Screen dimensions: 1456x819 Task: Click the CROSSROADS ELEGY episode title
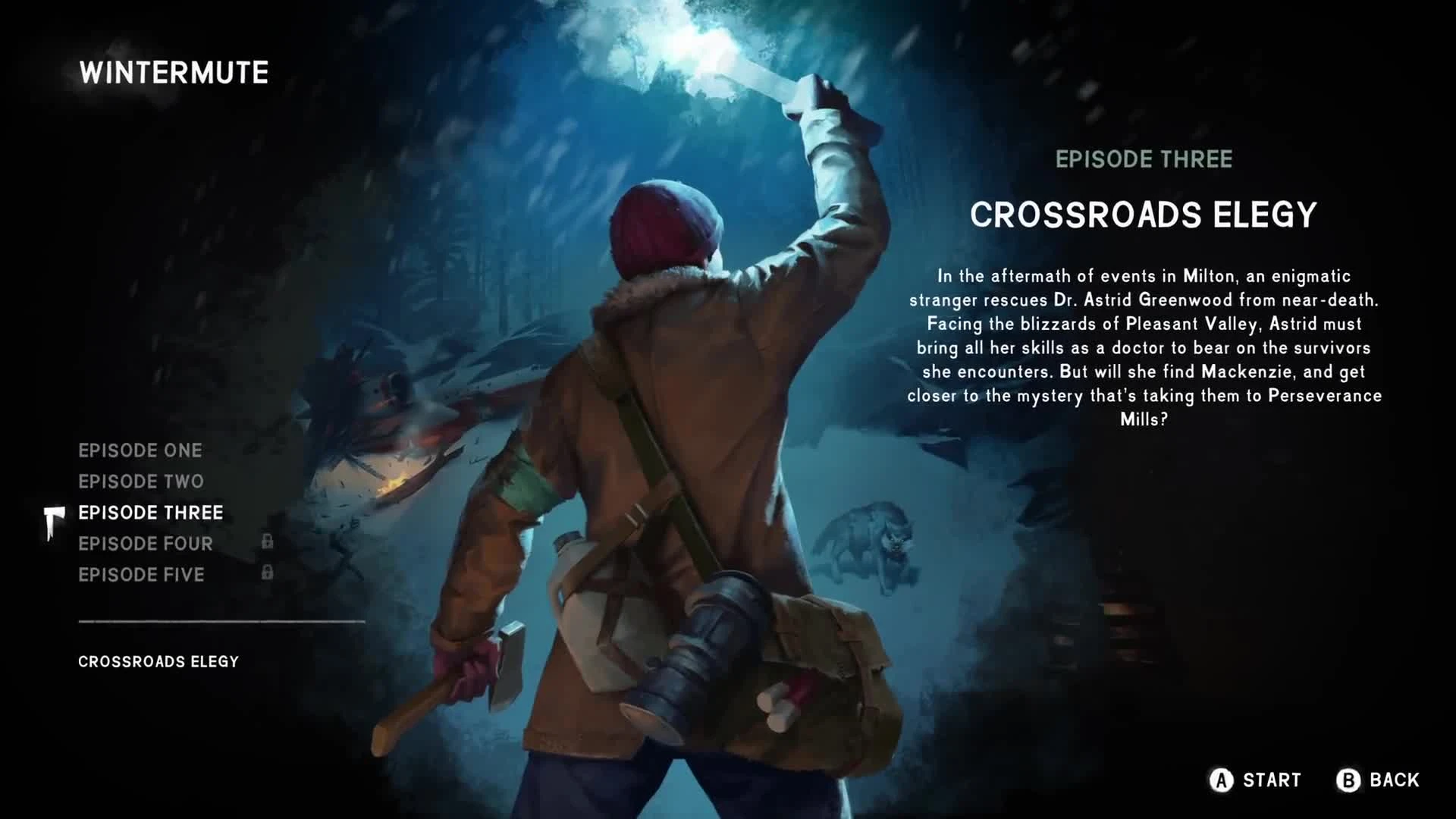tap(1144, 216)
